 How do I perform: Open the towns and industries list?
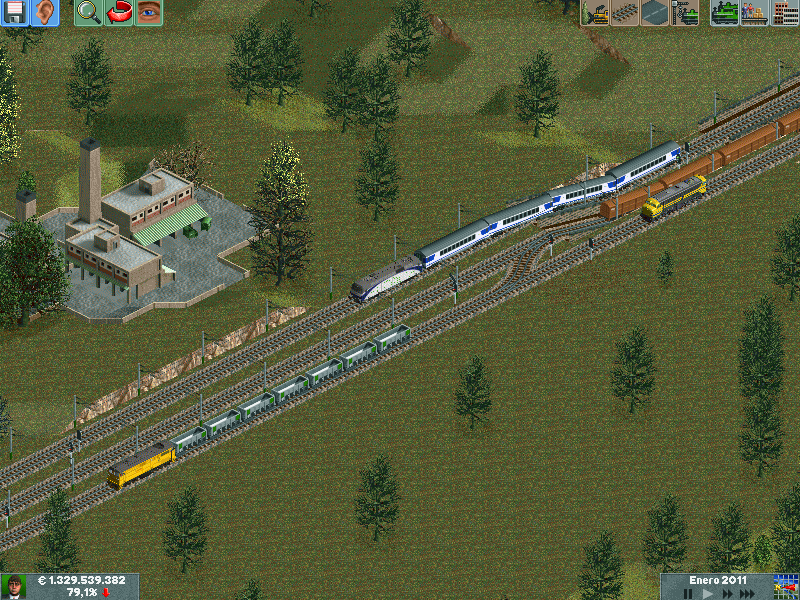coord(784,12)
